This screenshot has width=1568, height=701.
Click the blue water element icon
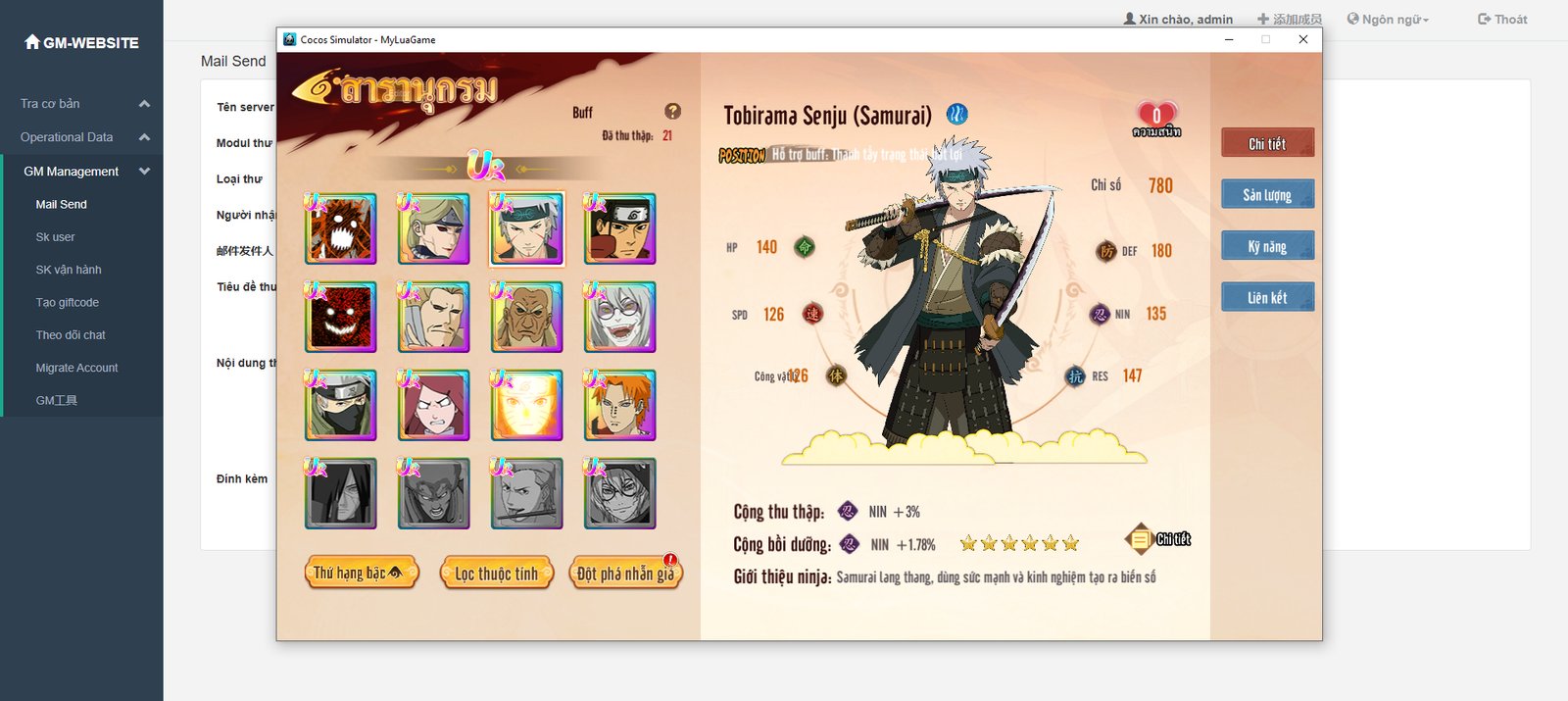956,115
